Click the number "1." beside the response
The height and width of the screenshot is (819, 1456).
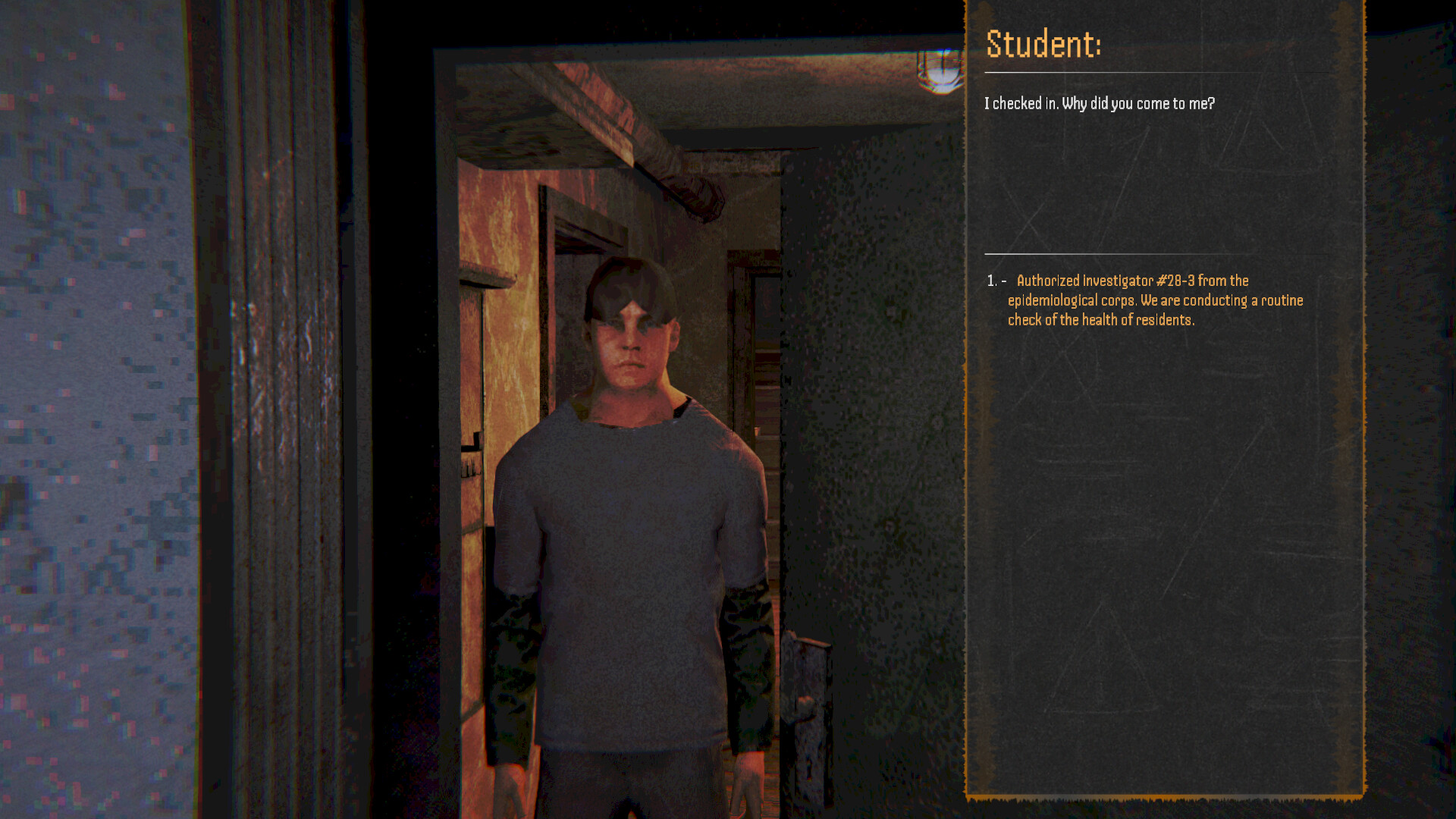coord(991,281)
